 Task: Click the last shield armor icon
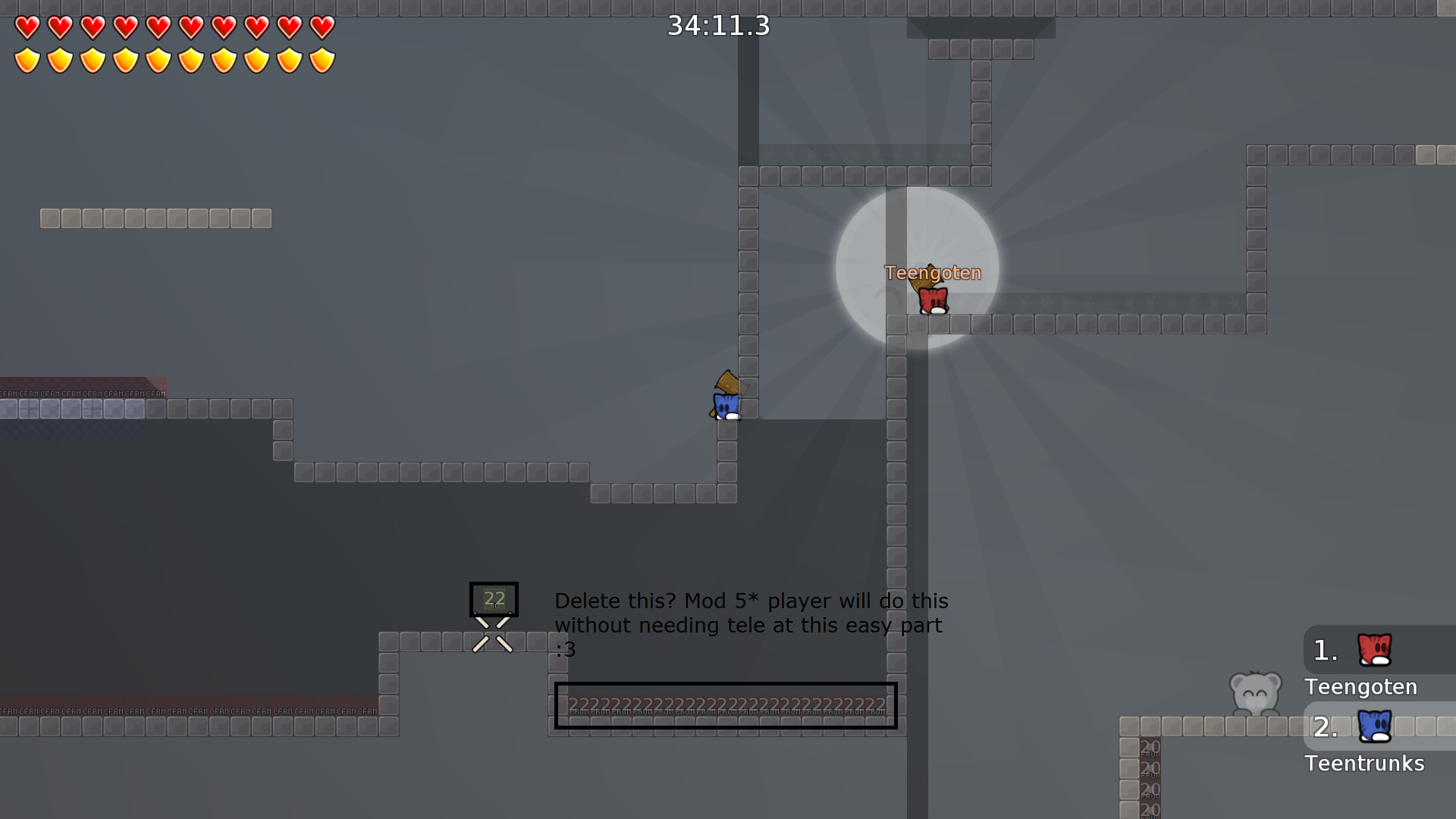[323, 59]
